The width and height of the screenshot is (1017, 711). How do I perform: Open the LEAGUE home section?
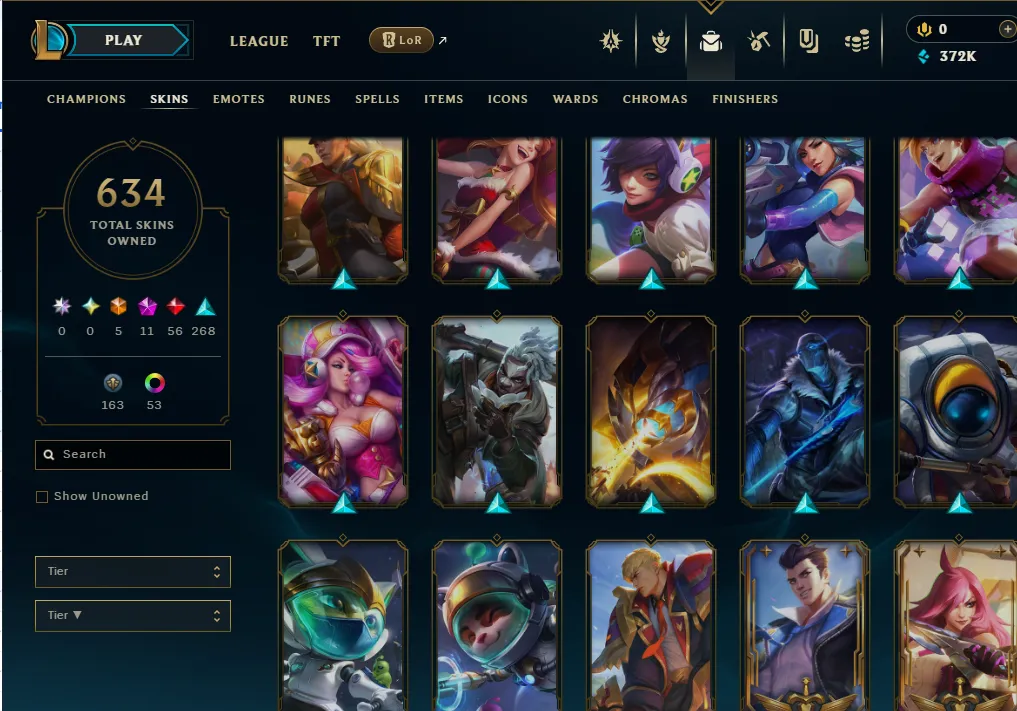pyautogui.click(x=258, y=41)
